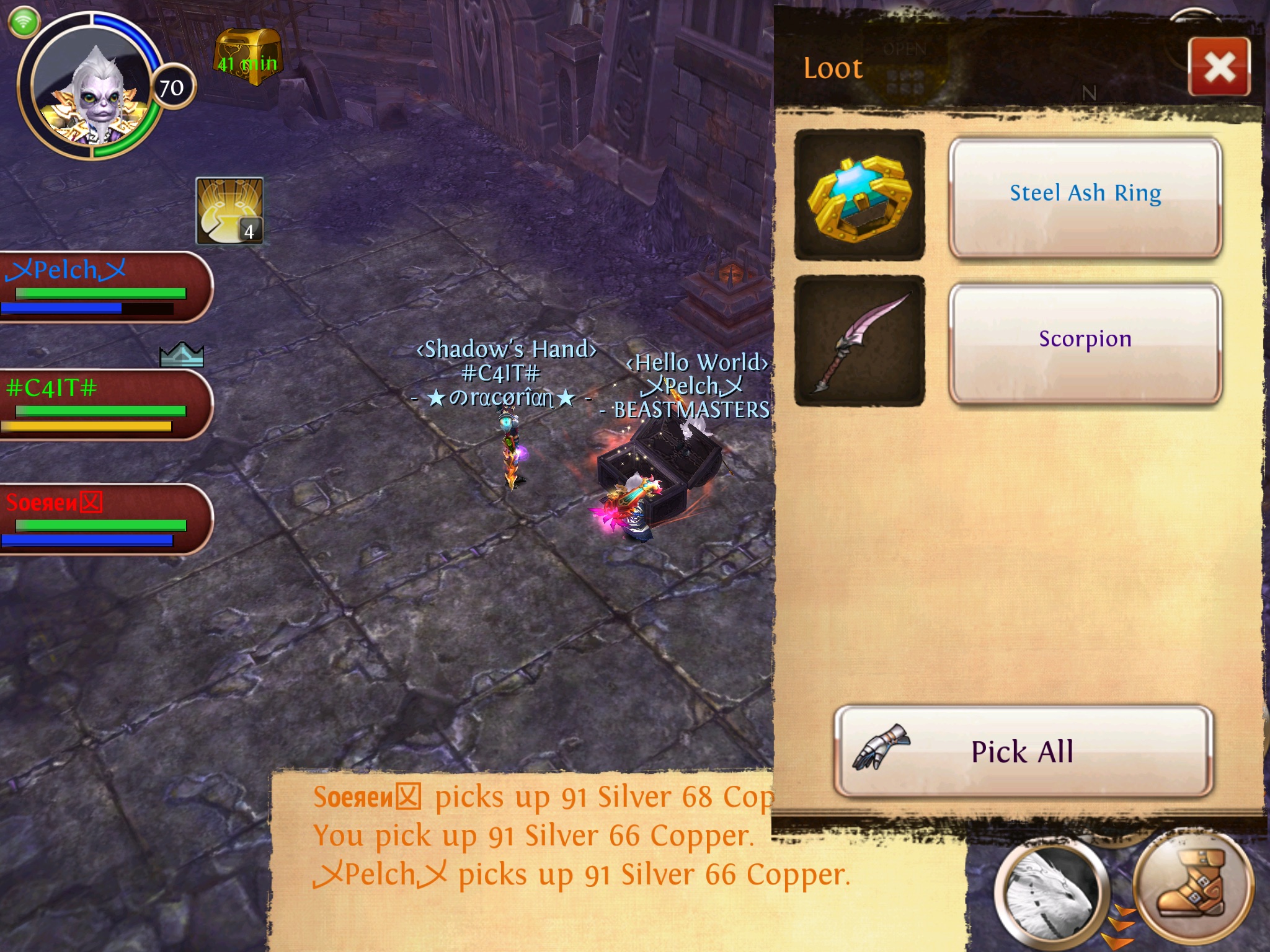
Task: Select the Scorpion dagger icon
Action: [859, 341]
